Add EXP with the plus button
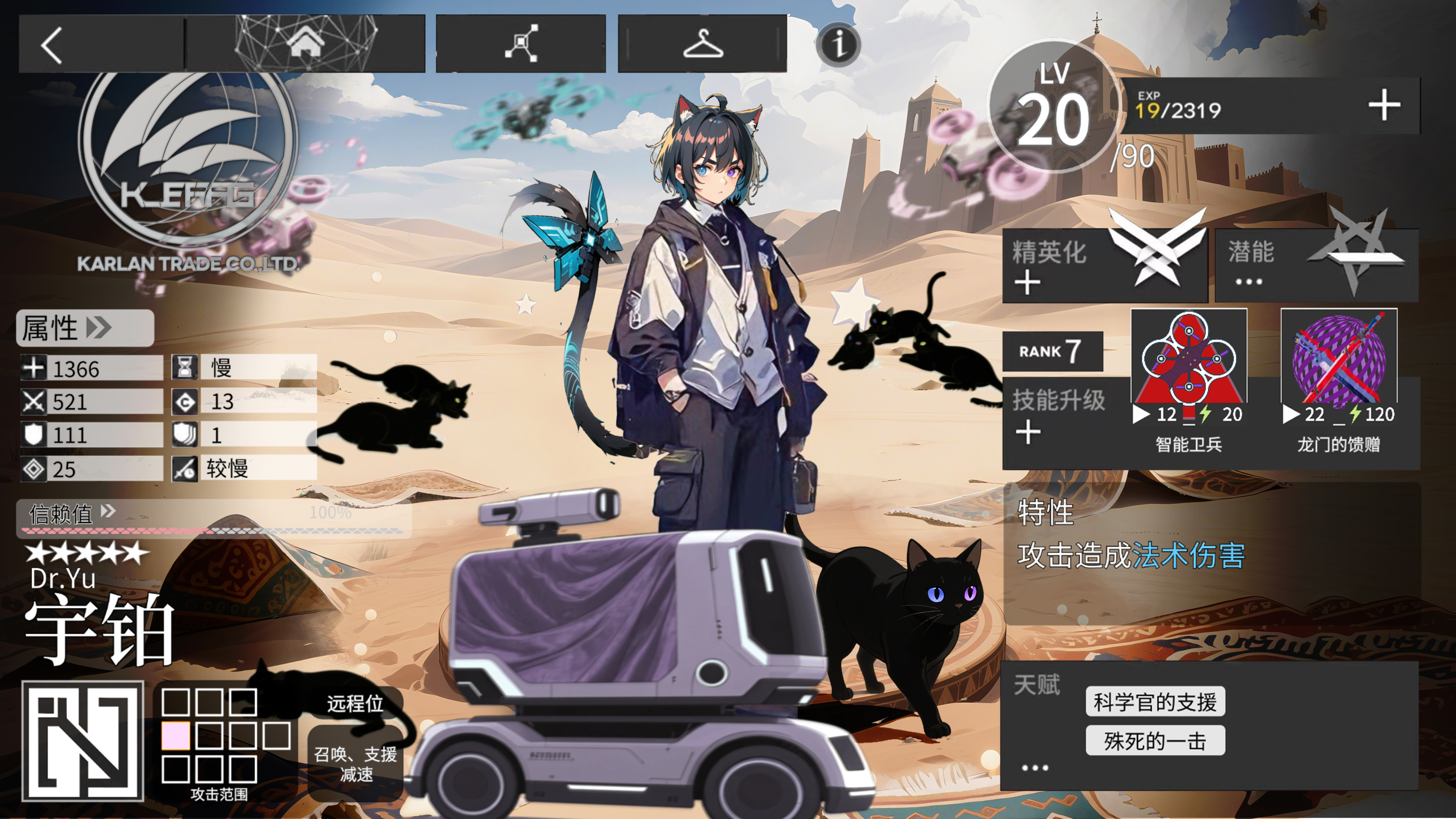The height and width of the screenshot is (819, 1456). [1384, 105]
